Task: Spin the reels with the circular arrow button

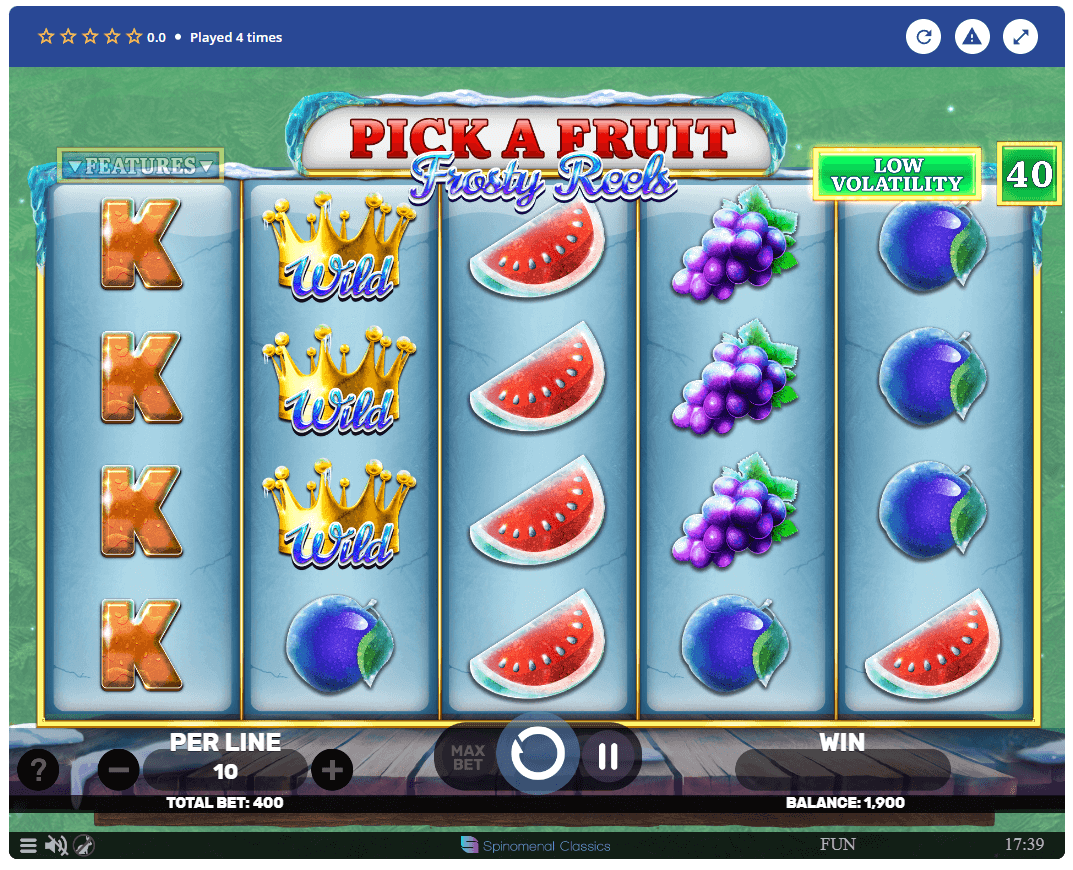Action: [538, 754]
